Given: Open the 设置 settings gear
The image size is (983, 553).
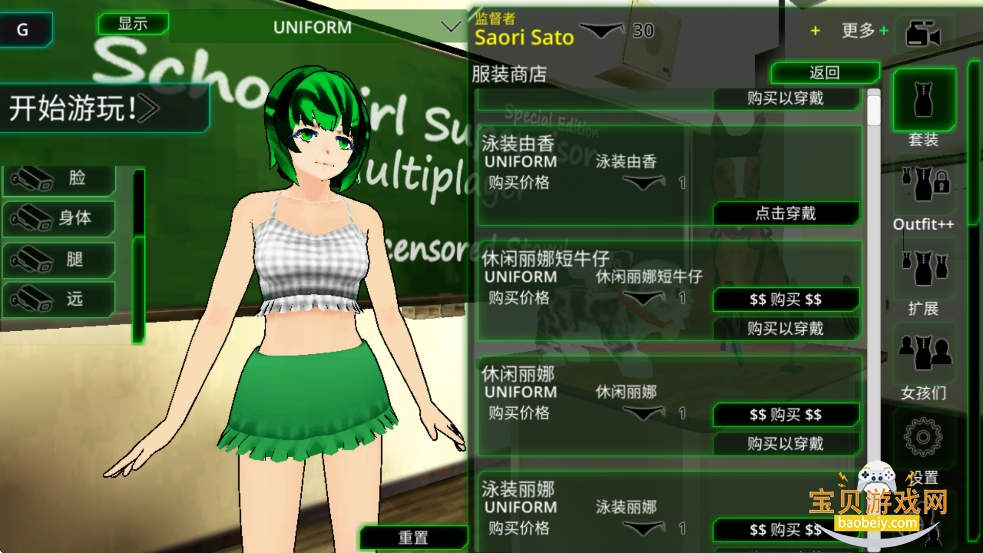Looking at the screenshot, I should coord(923,440).
